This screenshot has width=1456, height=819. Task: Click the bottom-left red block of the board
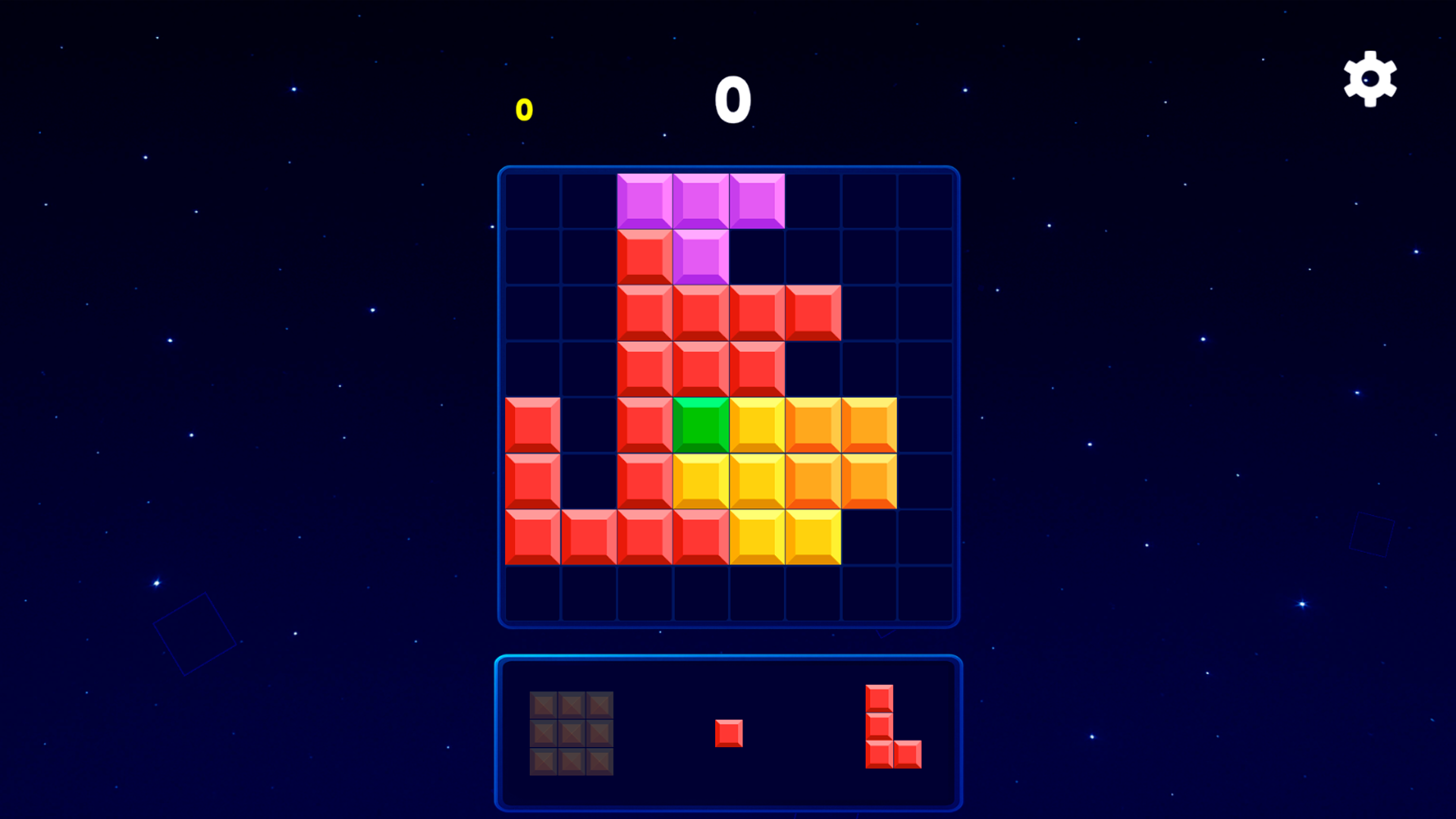[531, 537]
